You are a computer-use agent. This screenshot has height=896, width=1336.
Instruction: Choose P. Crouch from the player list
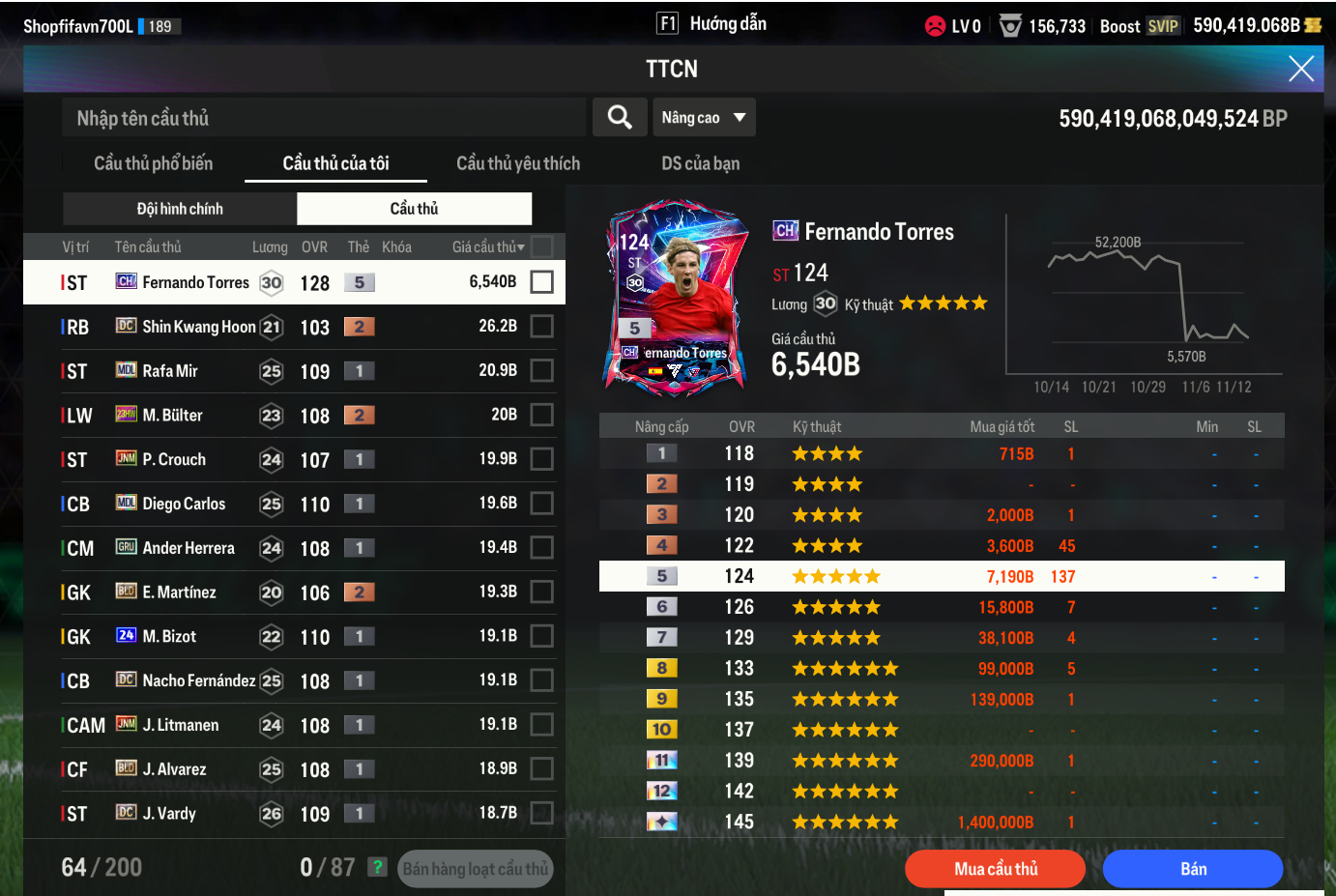[x=290, y=459]
